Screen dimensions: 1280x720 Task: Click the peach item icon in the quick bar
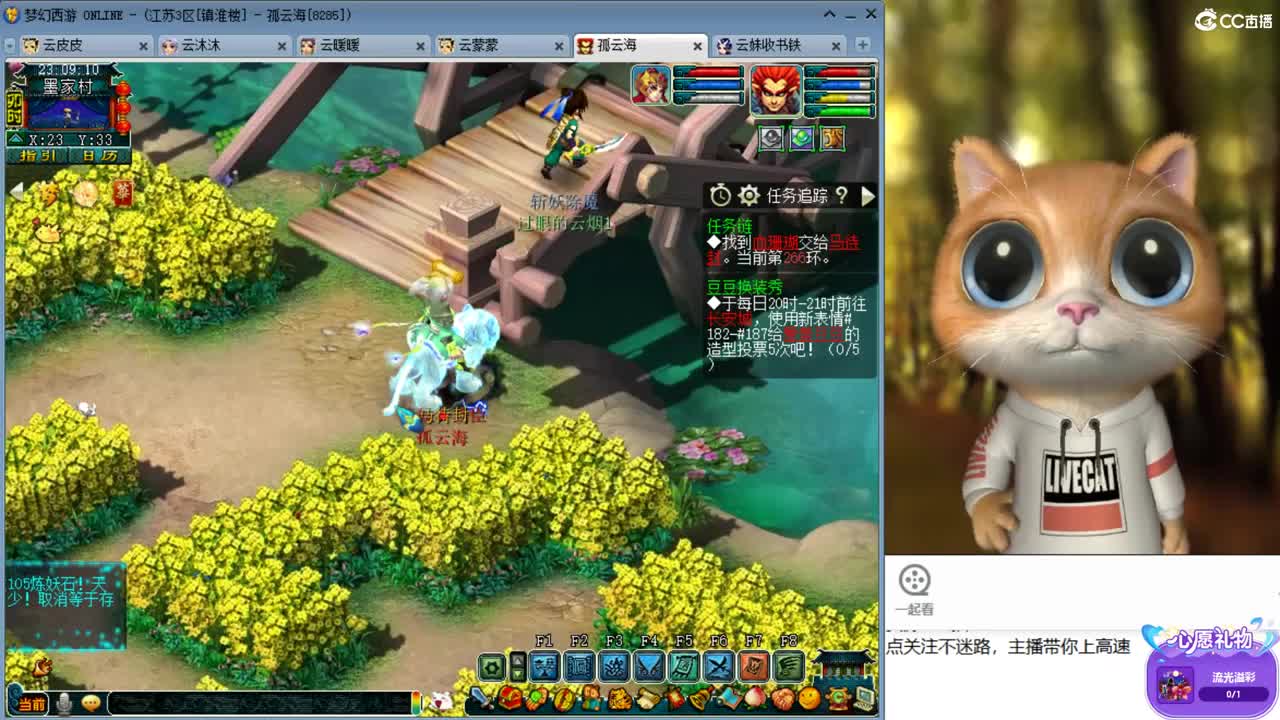754,697
